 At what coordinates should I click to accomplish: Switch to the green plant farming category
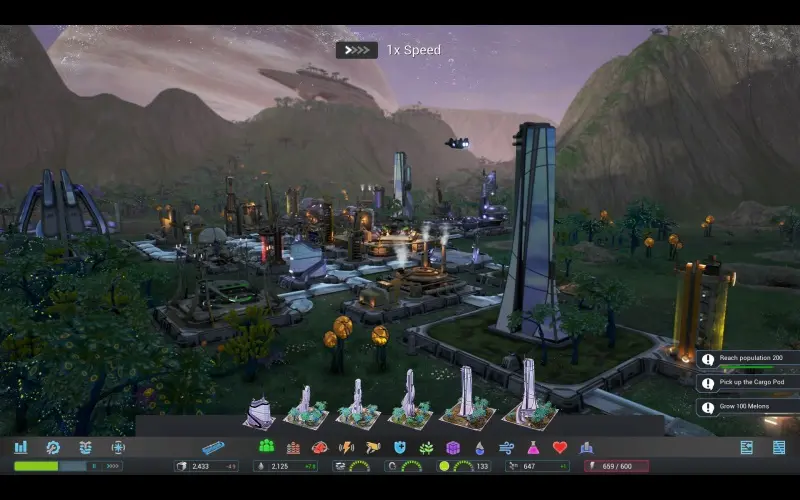(426, 447)
